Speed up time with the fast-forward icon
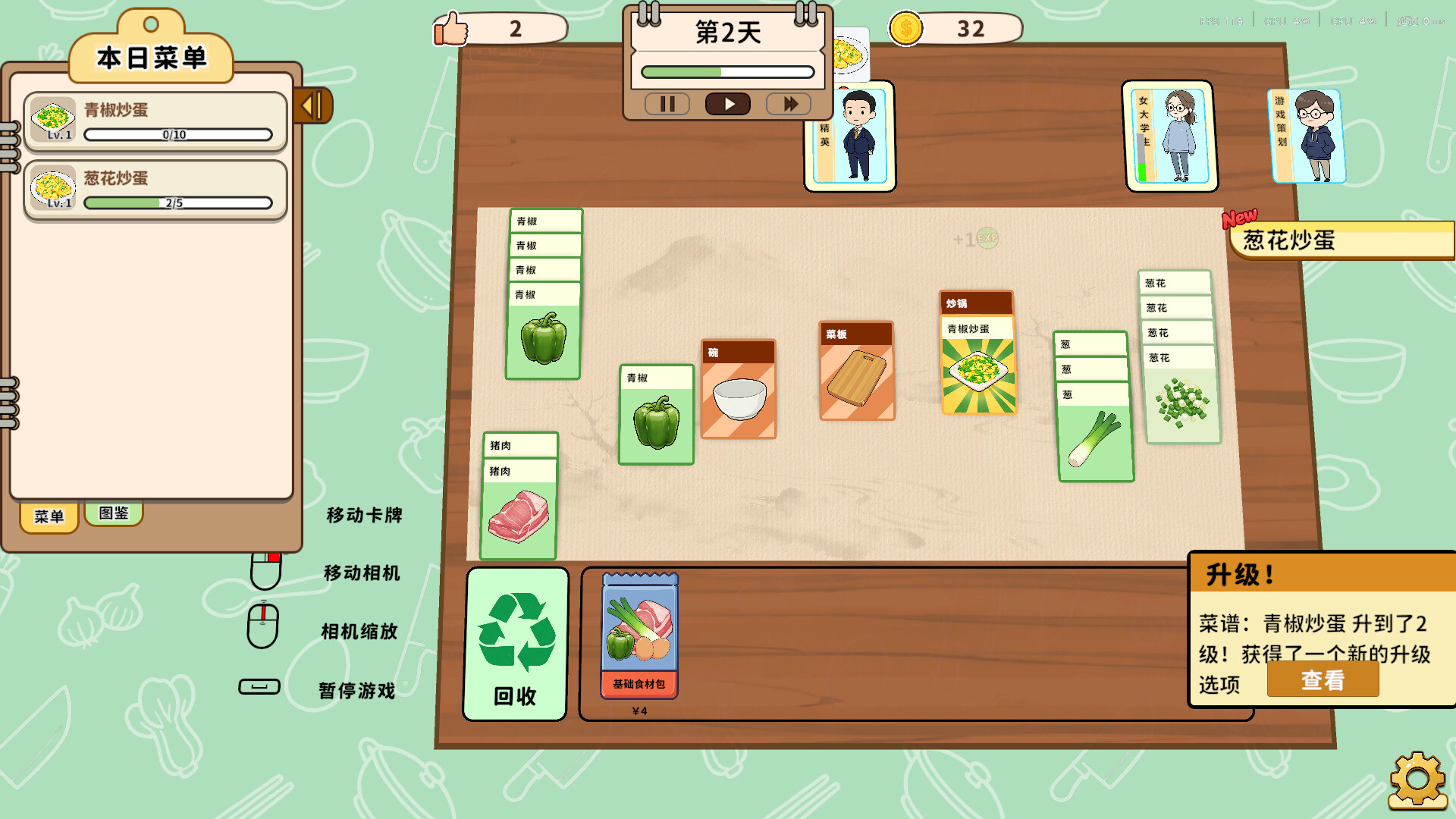 click(x=788, y=104)
